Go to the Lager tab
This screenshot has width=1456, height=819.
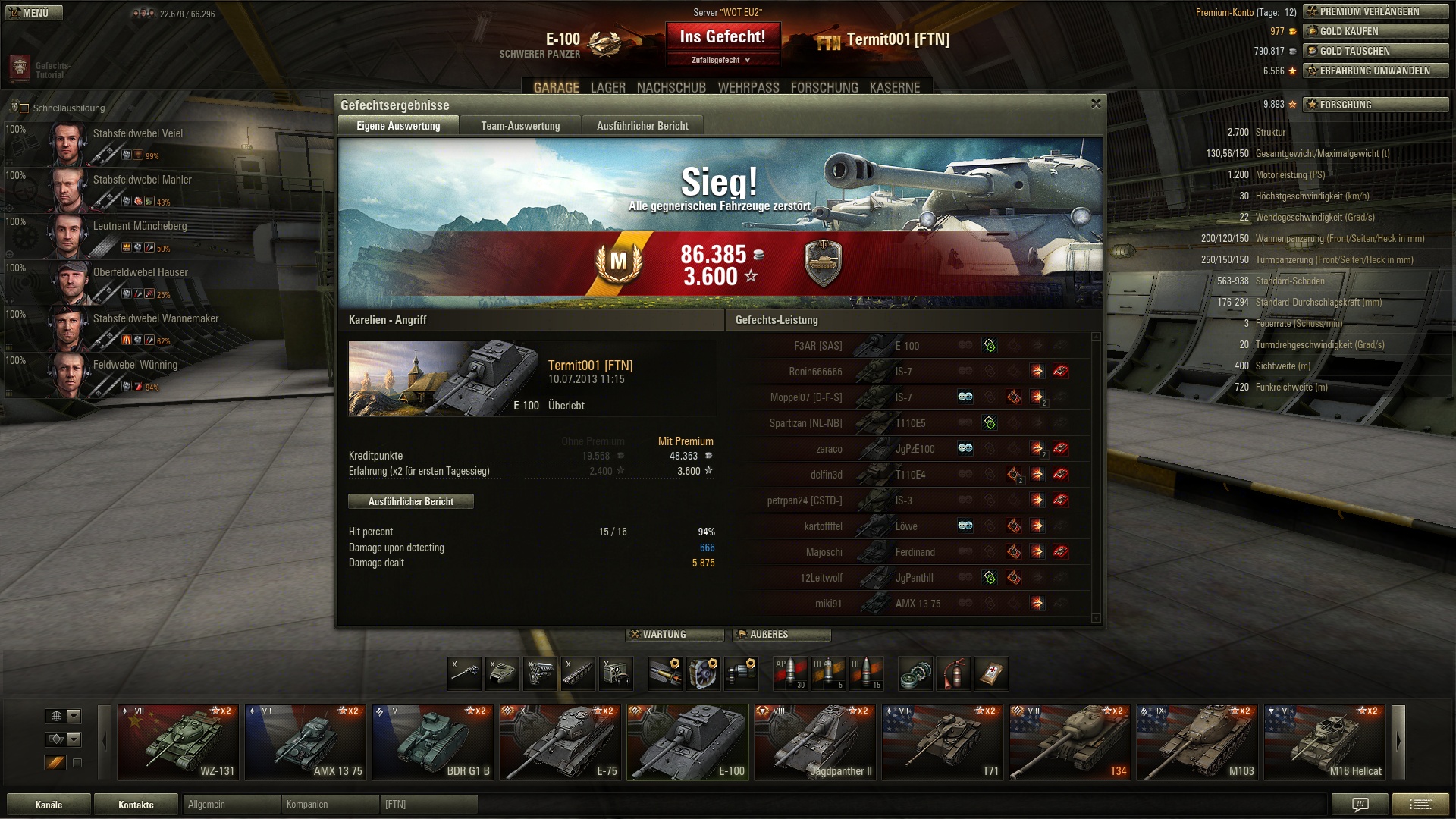(607, 88)
